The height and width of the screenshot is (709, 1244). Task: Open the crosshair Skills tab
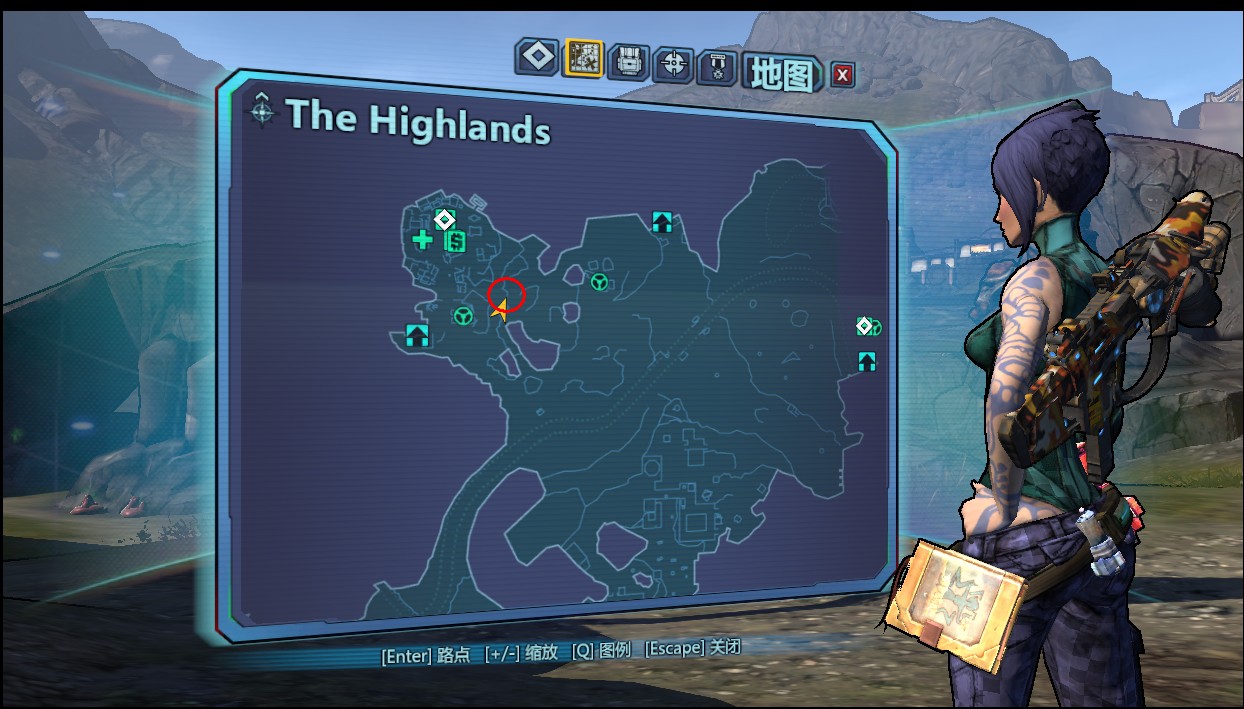pos(673,65)
